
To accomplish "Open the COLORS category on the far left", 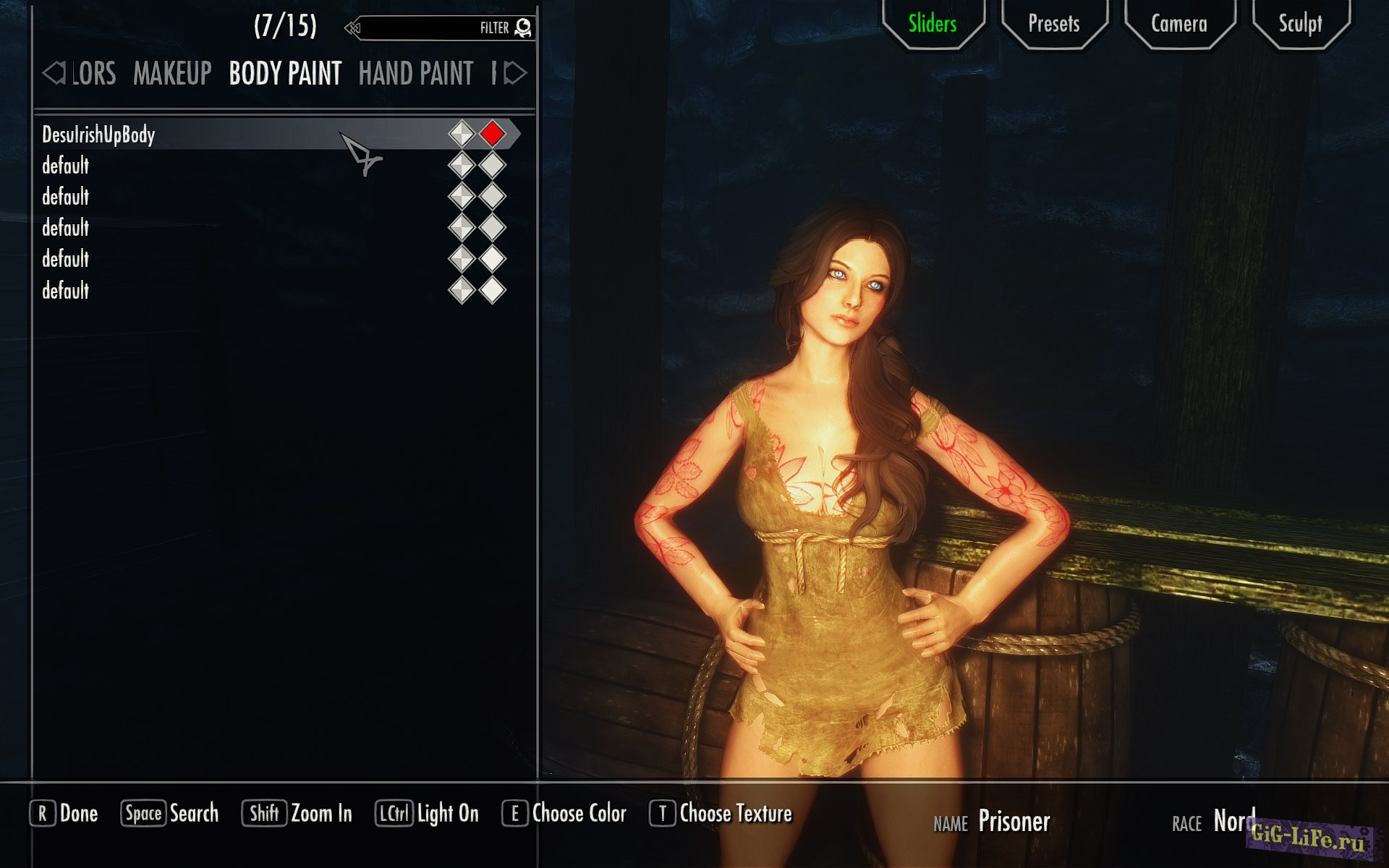I will (x=93, y=73).
